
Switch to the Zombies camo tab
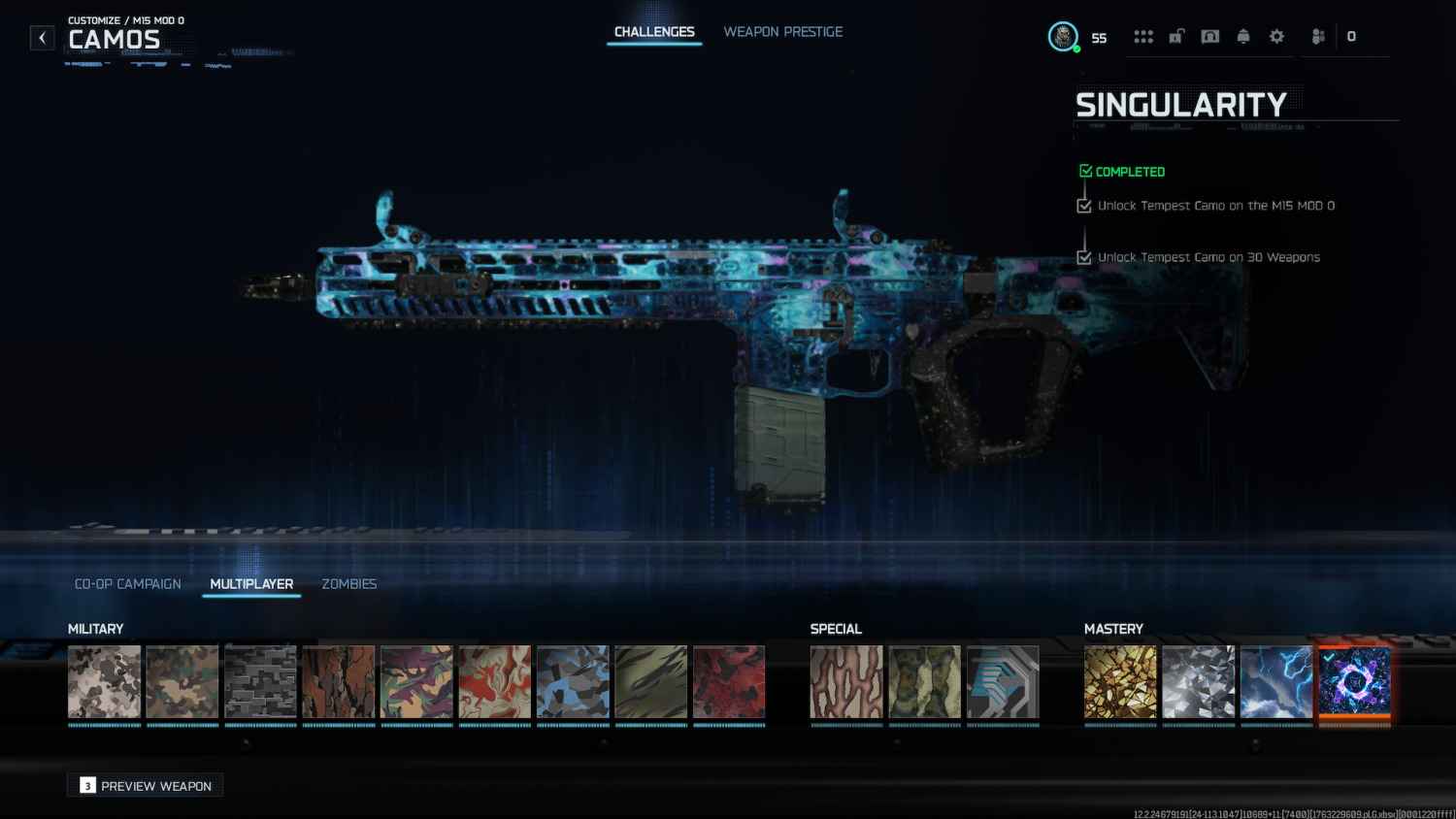click(x=349, y=583)
